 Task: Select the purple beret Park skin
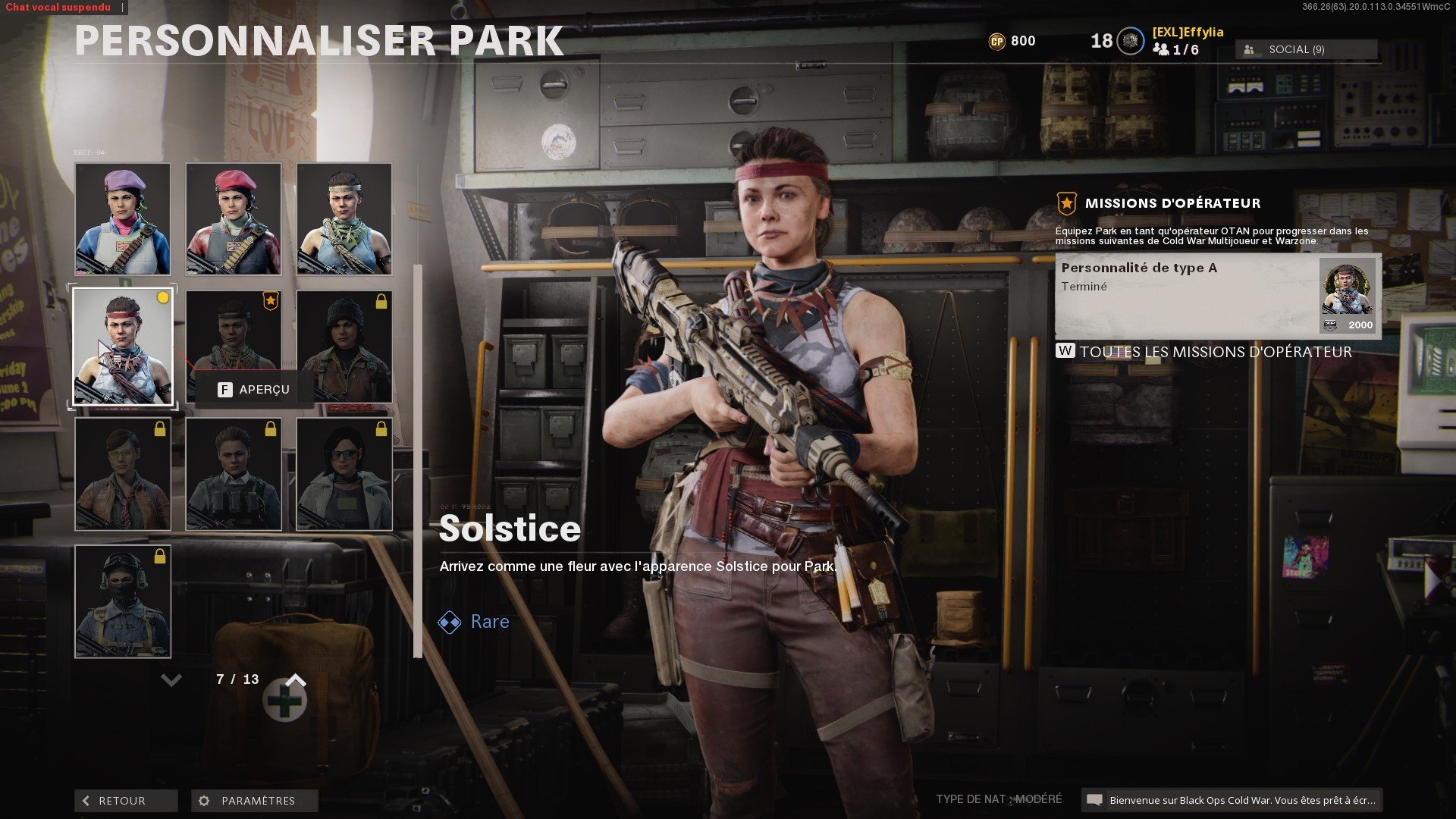coord(123,218)
